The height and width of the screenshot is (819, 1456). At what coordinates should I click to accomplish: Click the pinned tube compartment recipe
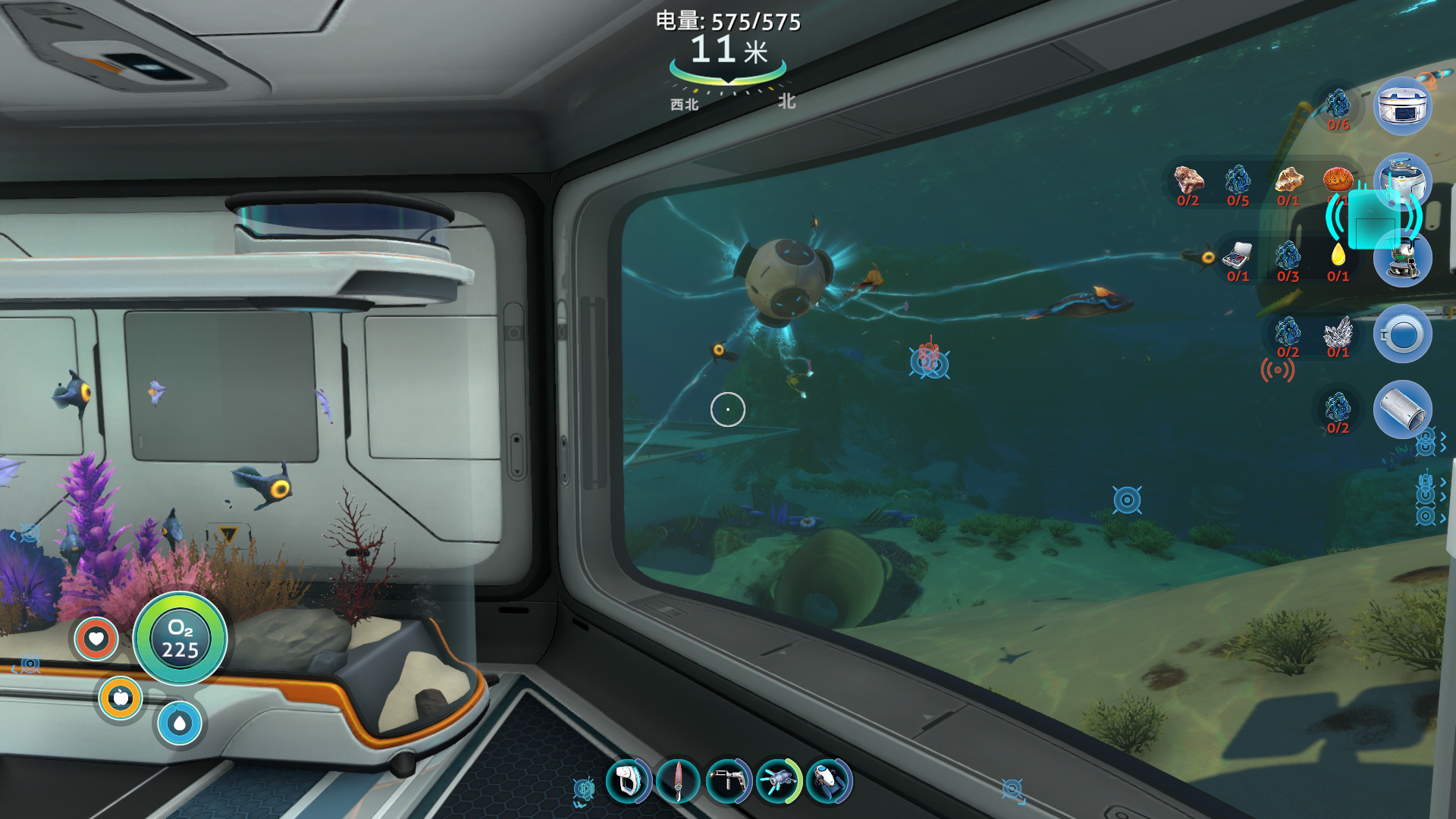(1402, 409)
